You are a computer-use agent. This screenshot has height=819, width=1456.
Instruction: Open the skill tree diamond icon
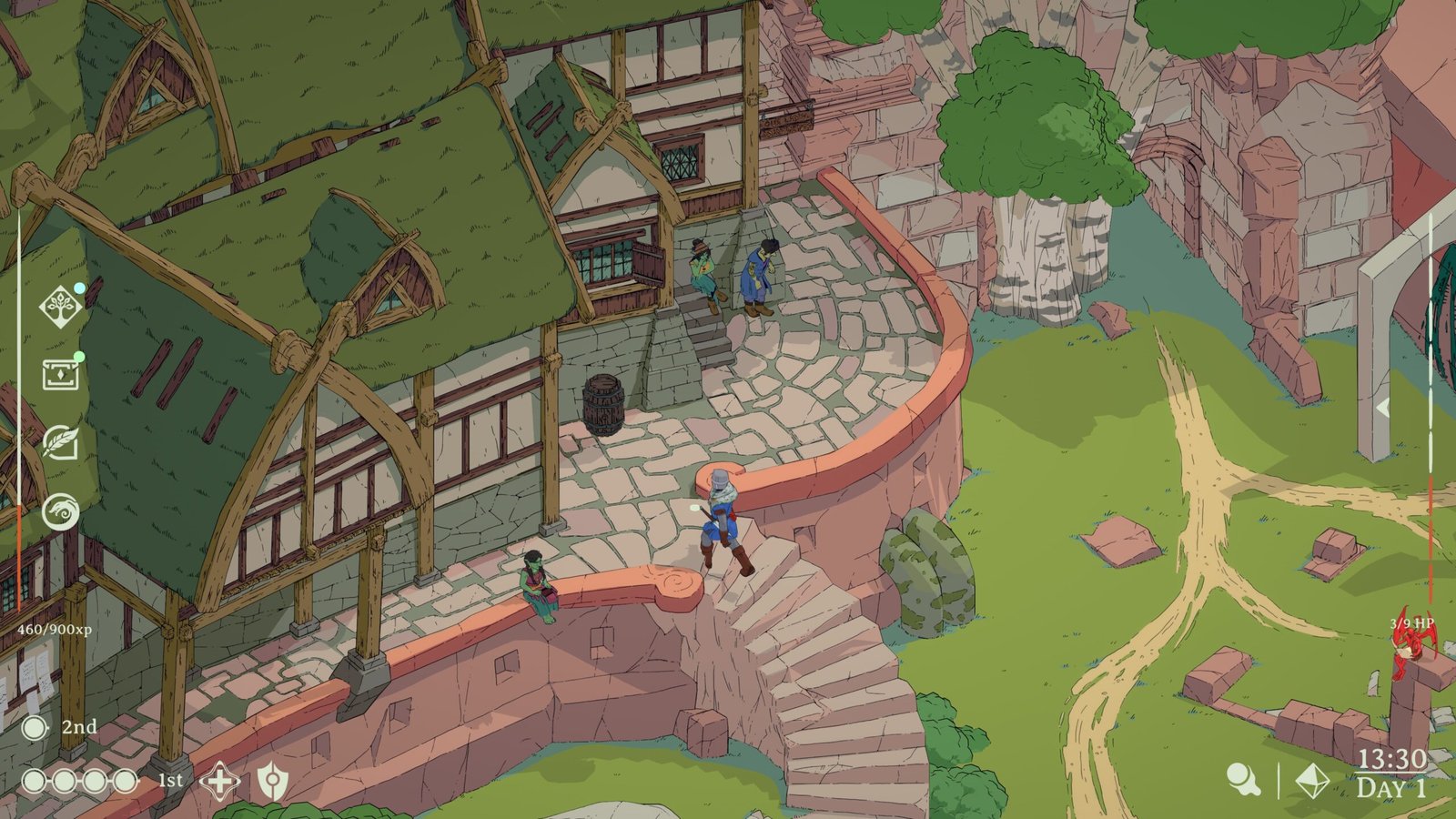[61, 306]
